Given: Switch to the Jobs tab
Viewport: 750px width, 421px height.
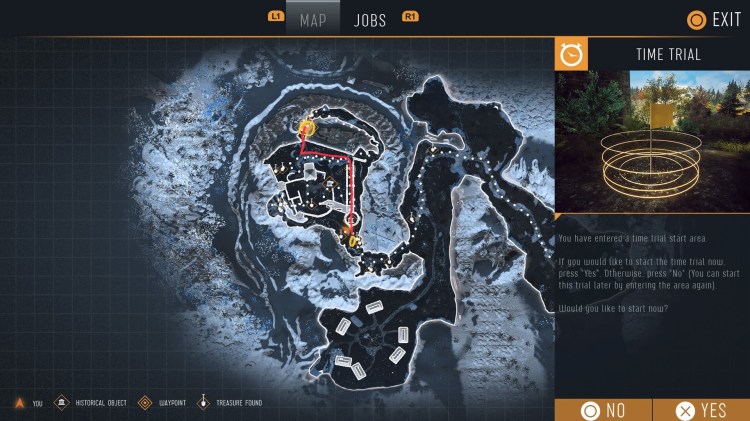Looking at the screenshot, I should click(370, 20).
